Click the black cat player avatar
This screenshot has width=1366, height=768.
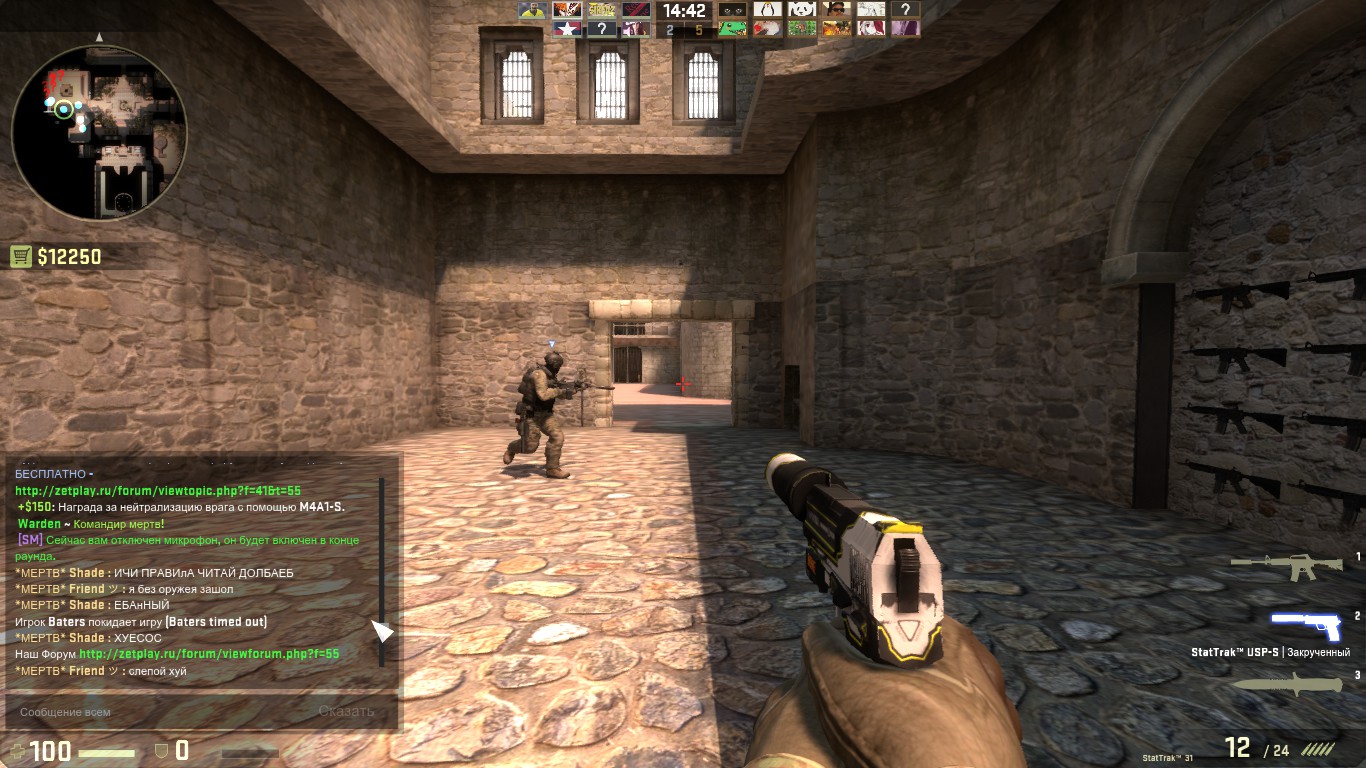click(733, 10)
